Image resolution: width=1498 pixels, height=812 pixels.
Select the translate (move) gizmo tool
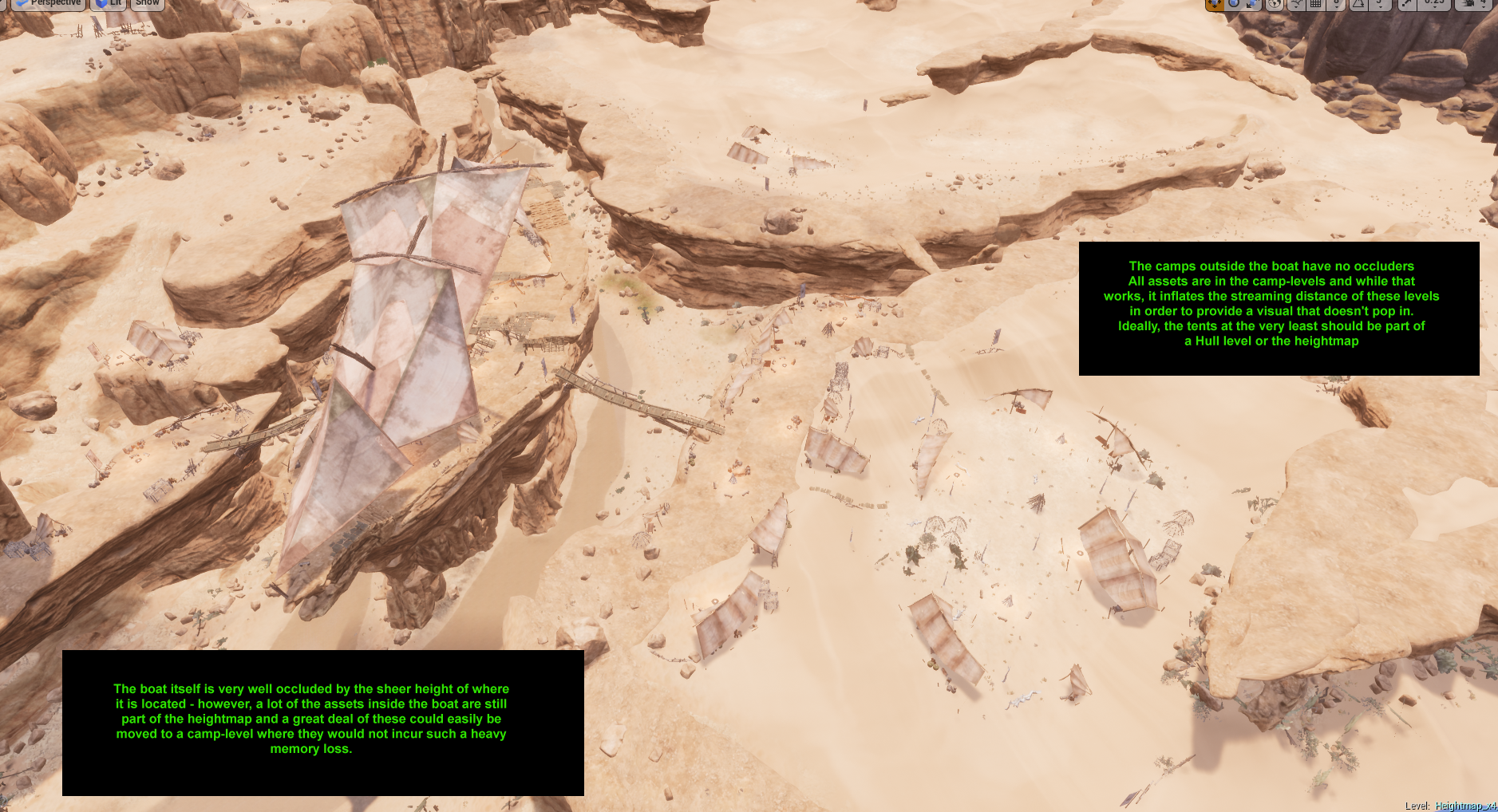1214,4
